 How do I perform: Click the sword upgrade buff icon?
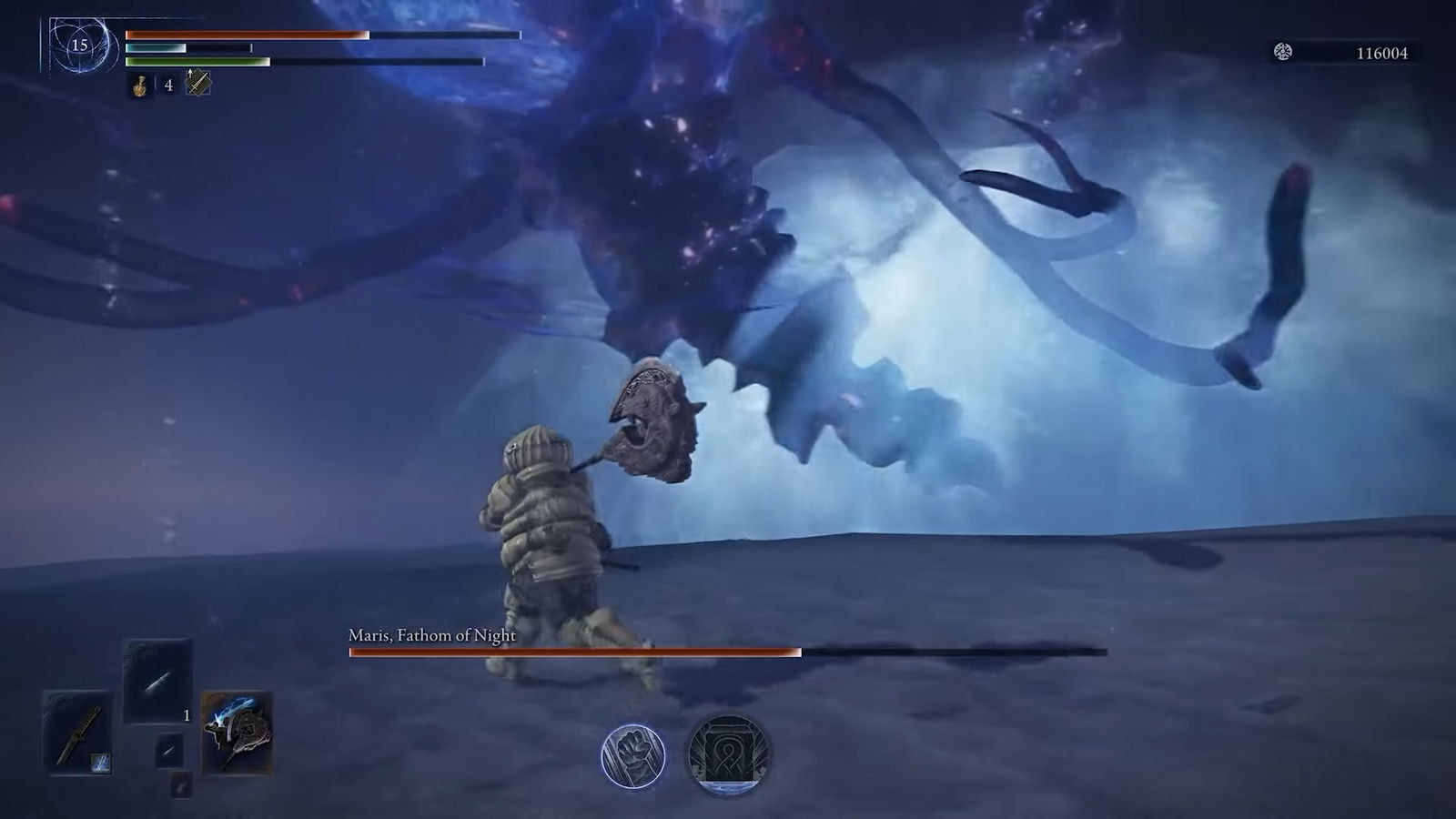(x=197, y=84)
